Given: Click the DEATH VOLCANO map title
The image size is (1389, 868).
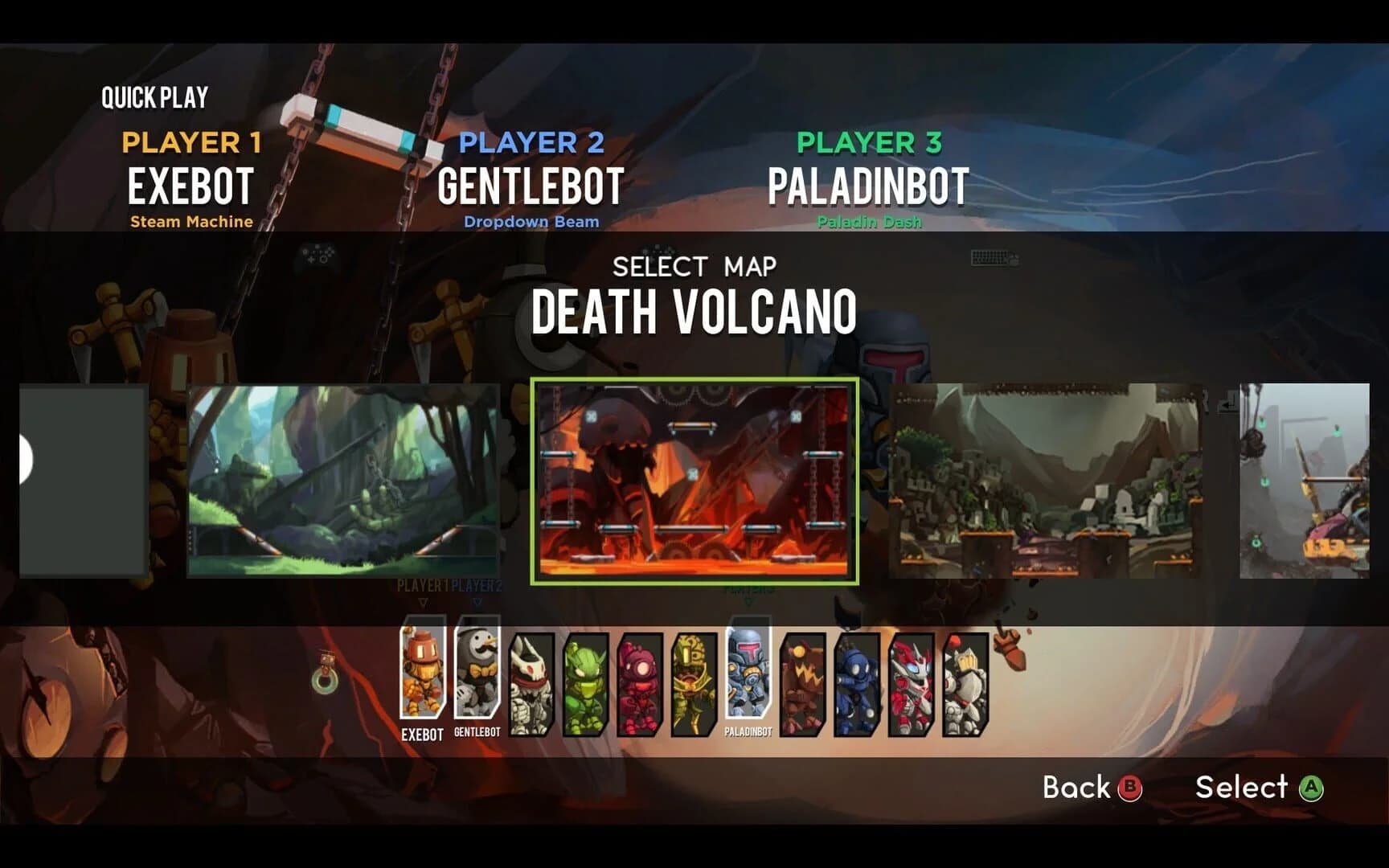Looking at the screenshot, I should point(694,313).
